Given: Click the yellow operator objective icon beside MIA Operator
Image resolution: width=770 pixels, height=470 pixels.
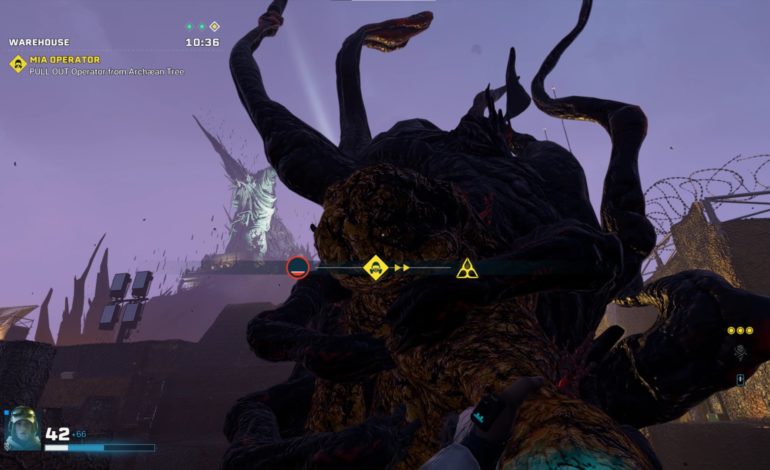Looking at the screenshot, I should tap(17, 64).
